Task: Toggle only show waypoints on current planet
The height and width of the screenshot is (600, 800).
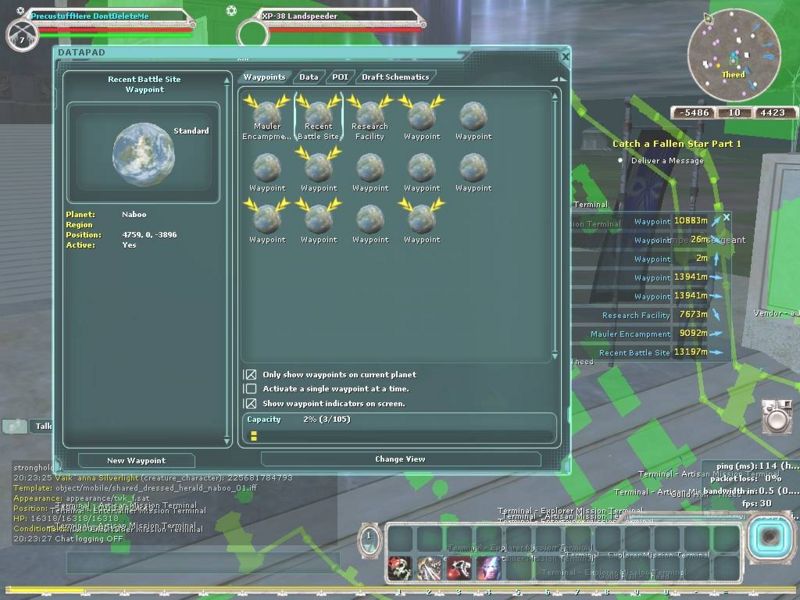Action: click(x=251, y=375)
